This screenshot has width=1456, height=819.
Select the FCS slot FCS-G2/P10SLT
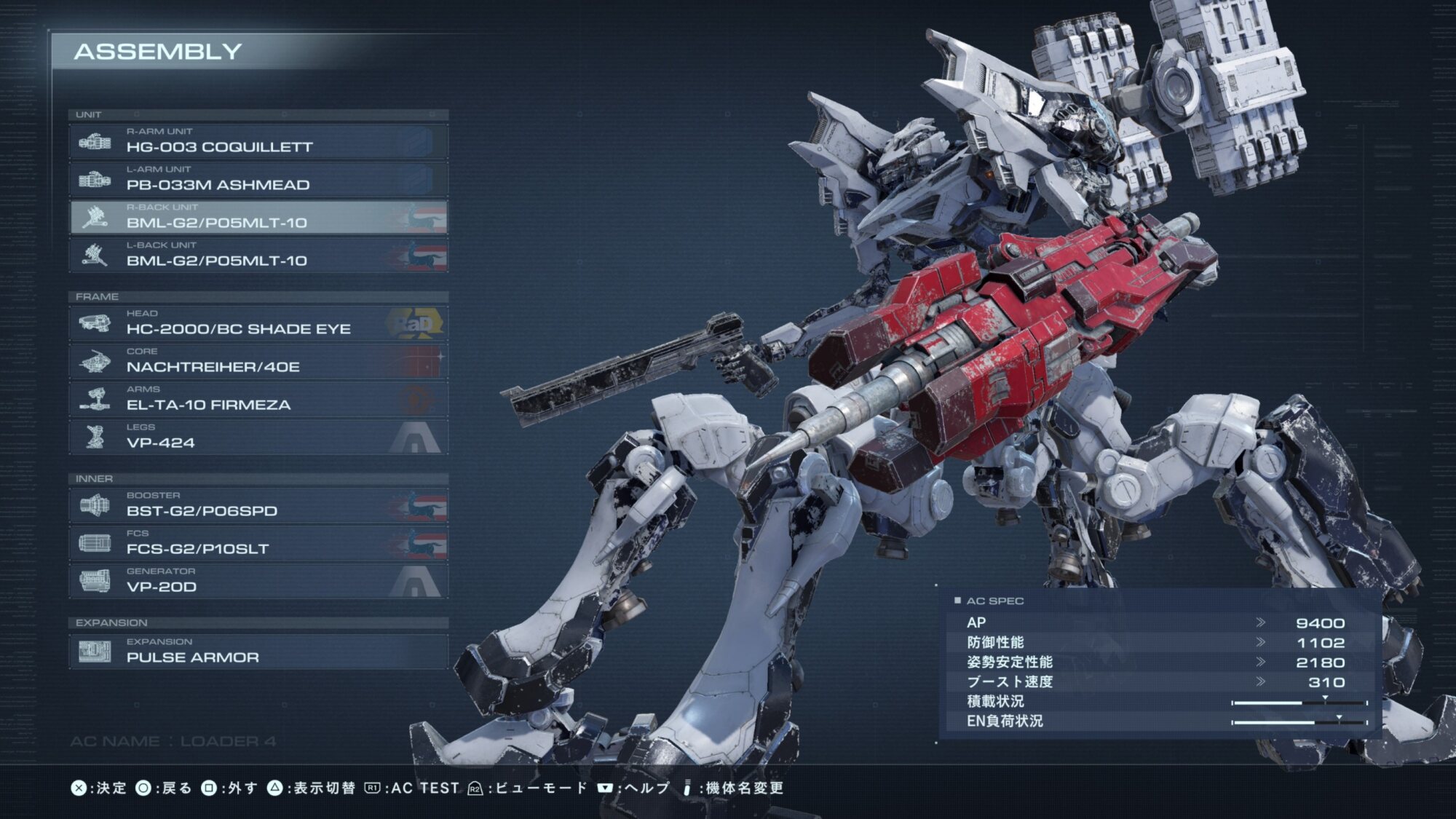pyautogui.click(x=258, y=543)
